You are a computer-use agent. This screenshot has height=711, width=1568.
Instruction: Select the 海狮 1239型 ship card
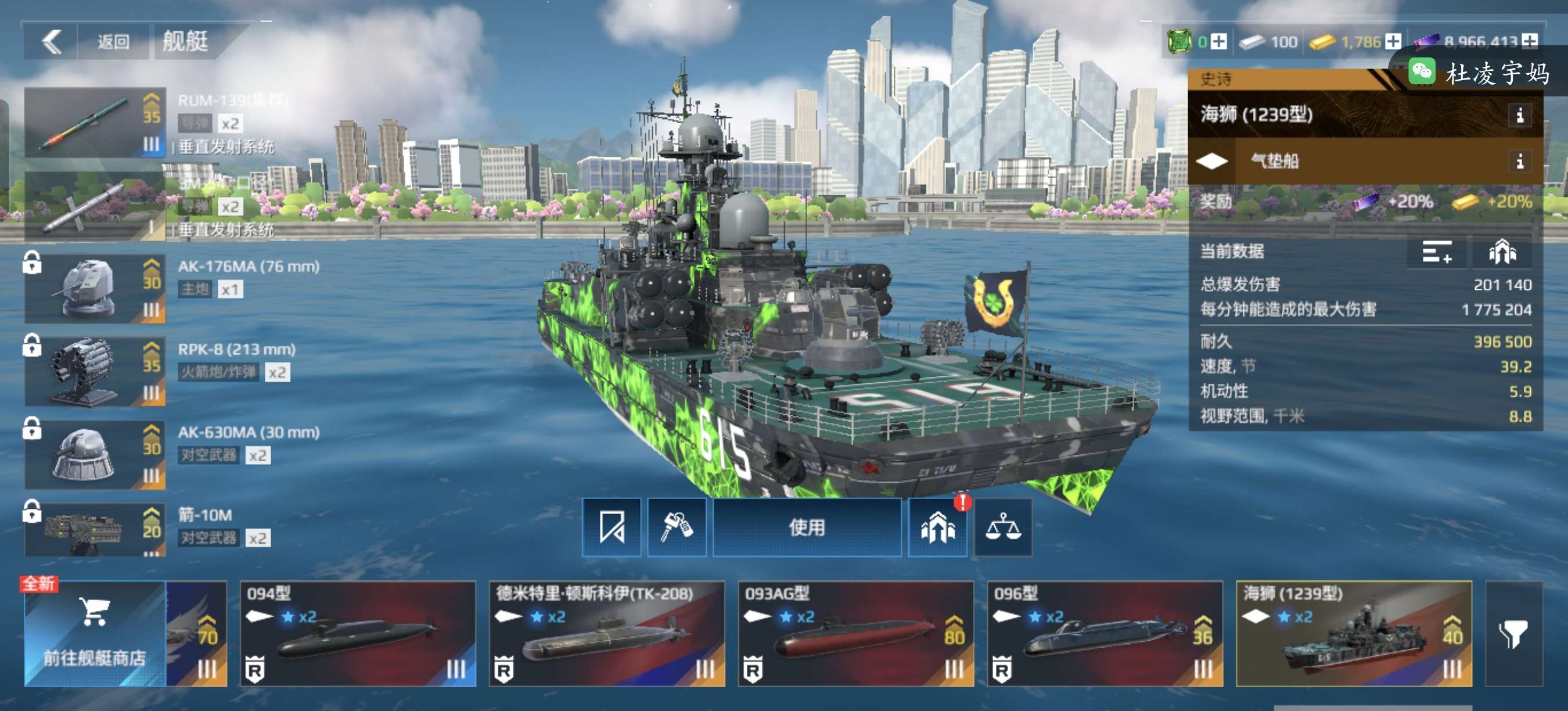pos(1353,633)
